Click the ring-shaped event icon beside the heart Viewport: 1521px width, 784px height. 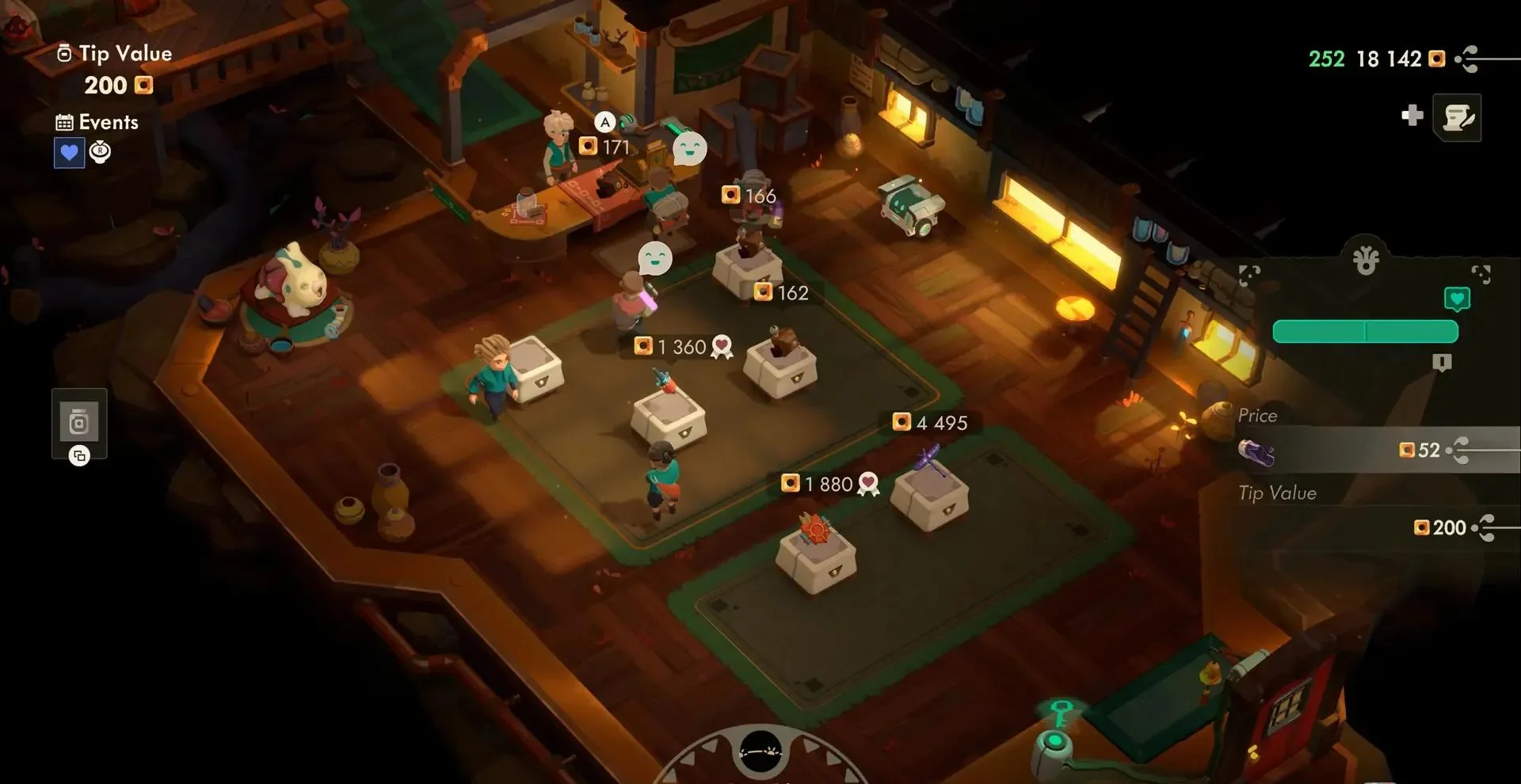point(100,150)
